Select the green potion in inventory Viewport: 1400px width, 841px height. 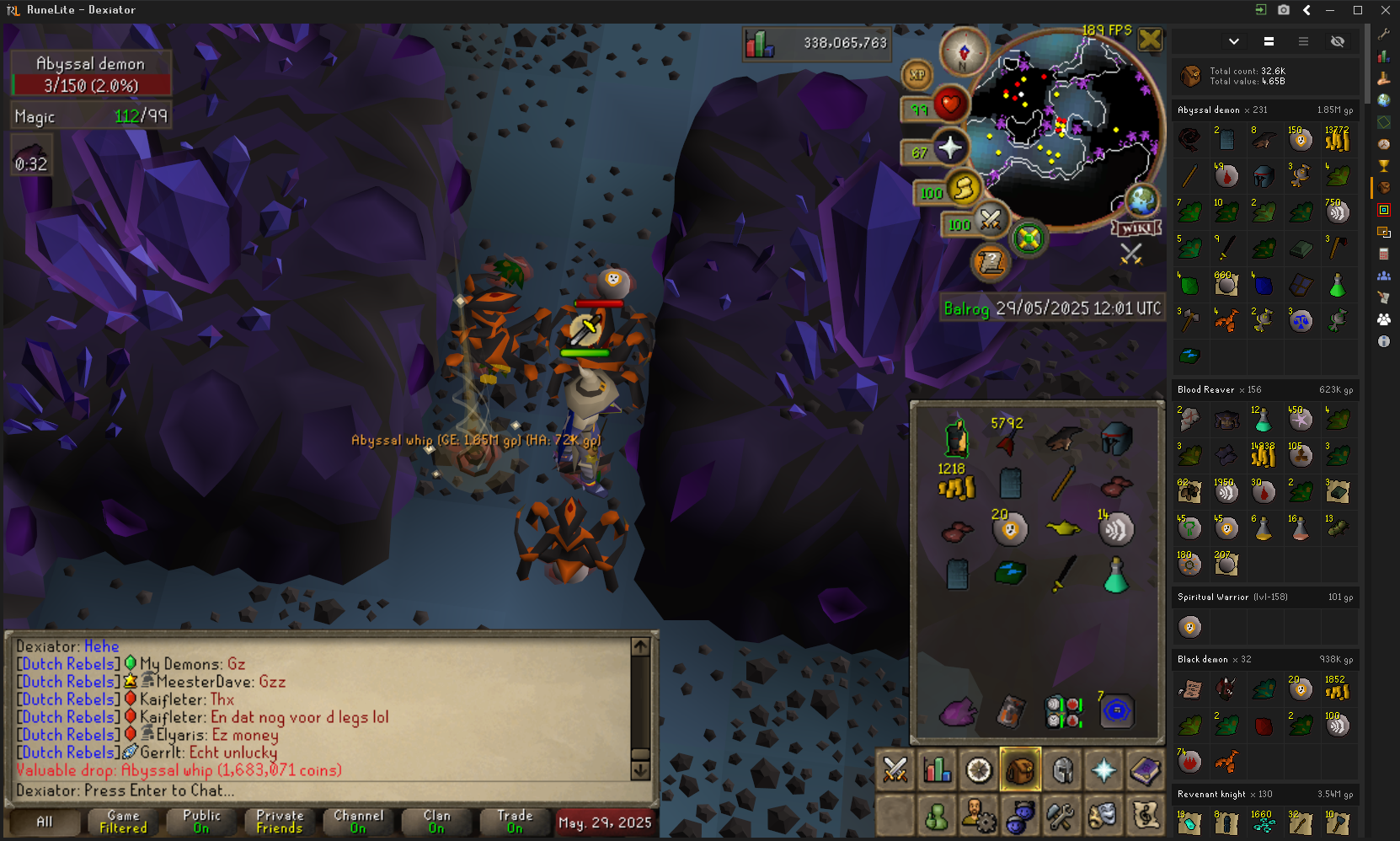(1116, 576)
